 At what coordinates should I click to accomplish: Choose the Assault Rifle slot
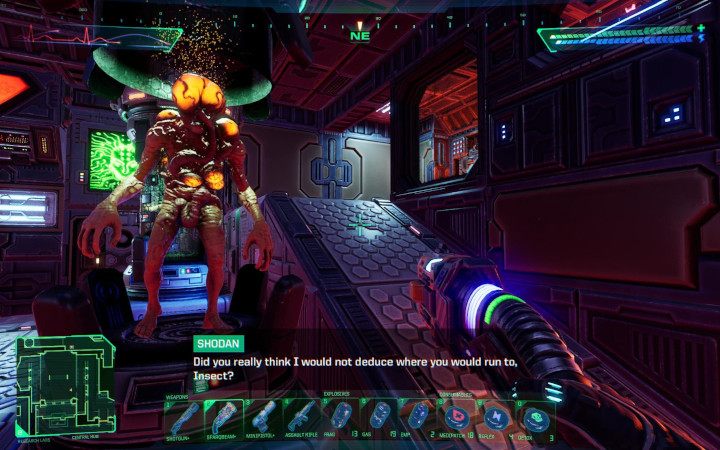[302, 414]
